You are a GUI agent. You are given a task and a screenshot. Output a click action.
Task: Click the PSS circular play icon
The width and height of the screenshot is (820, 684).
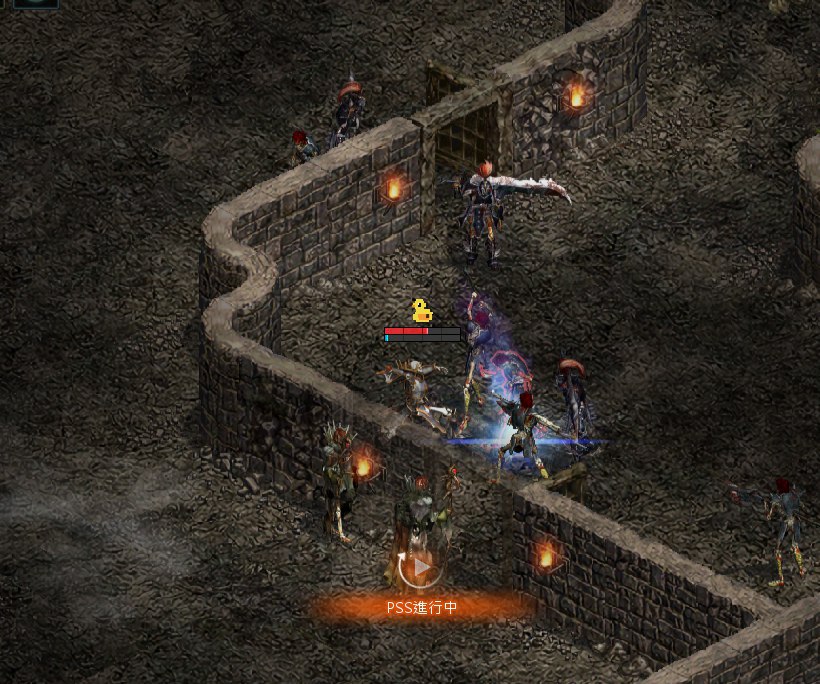tap(421, 568)
